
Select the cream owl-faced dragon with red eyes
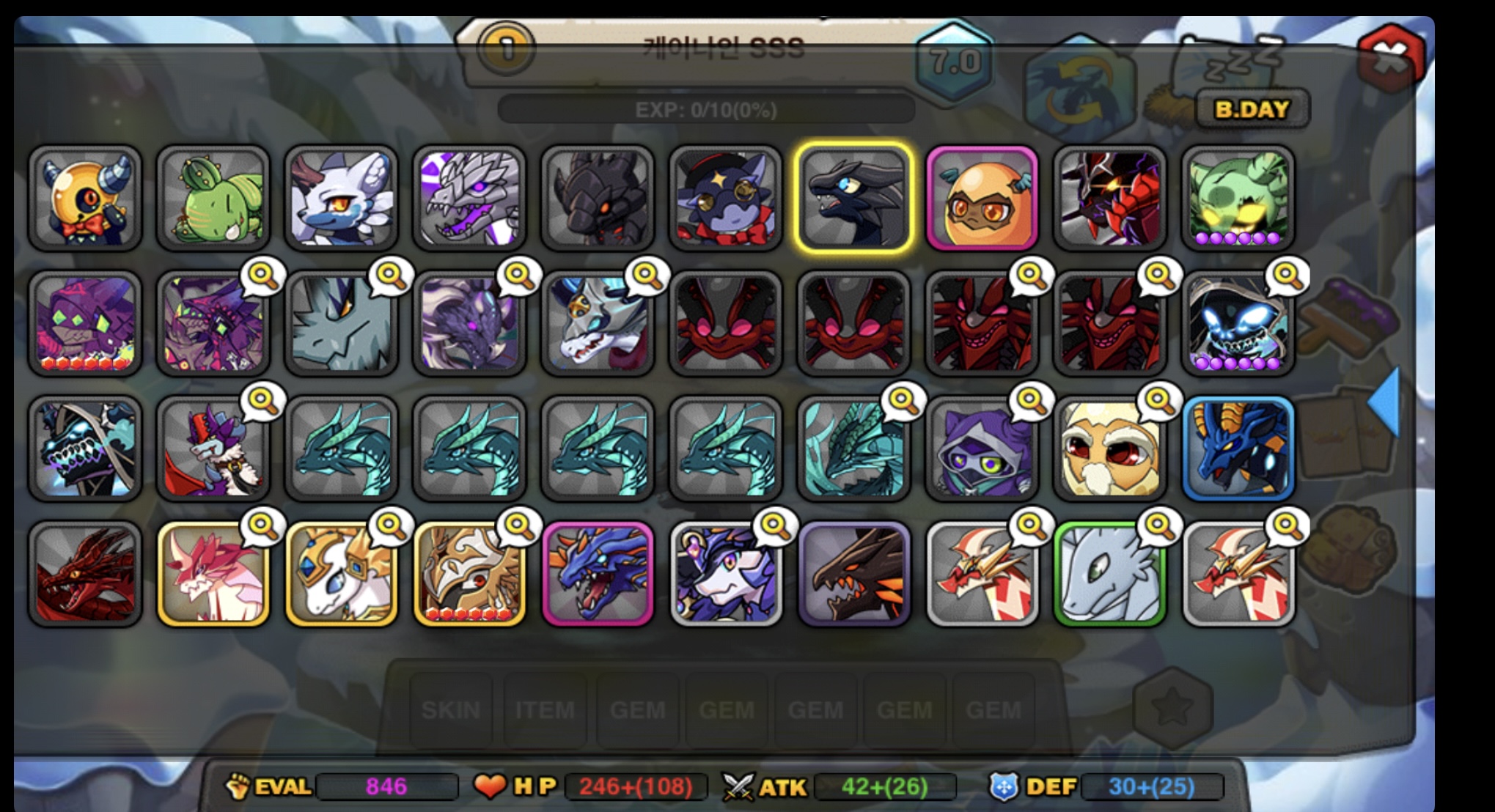point(1110,449)
